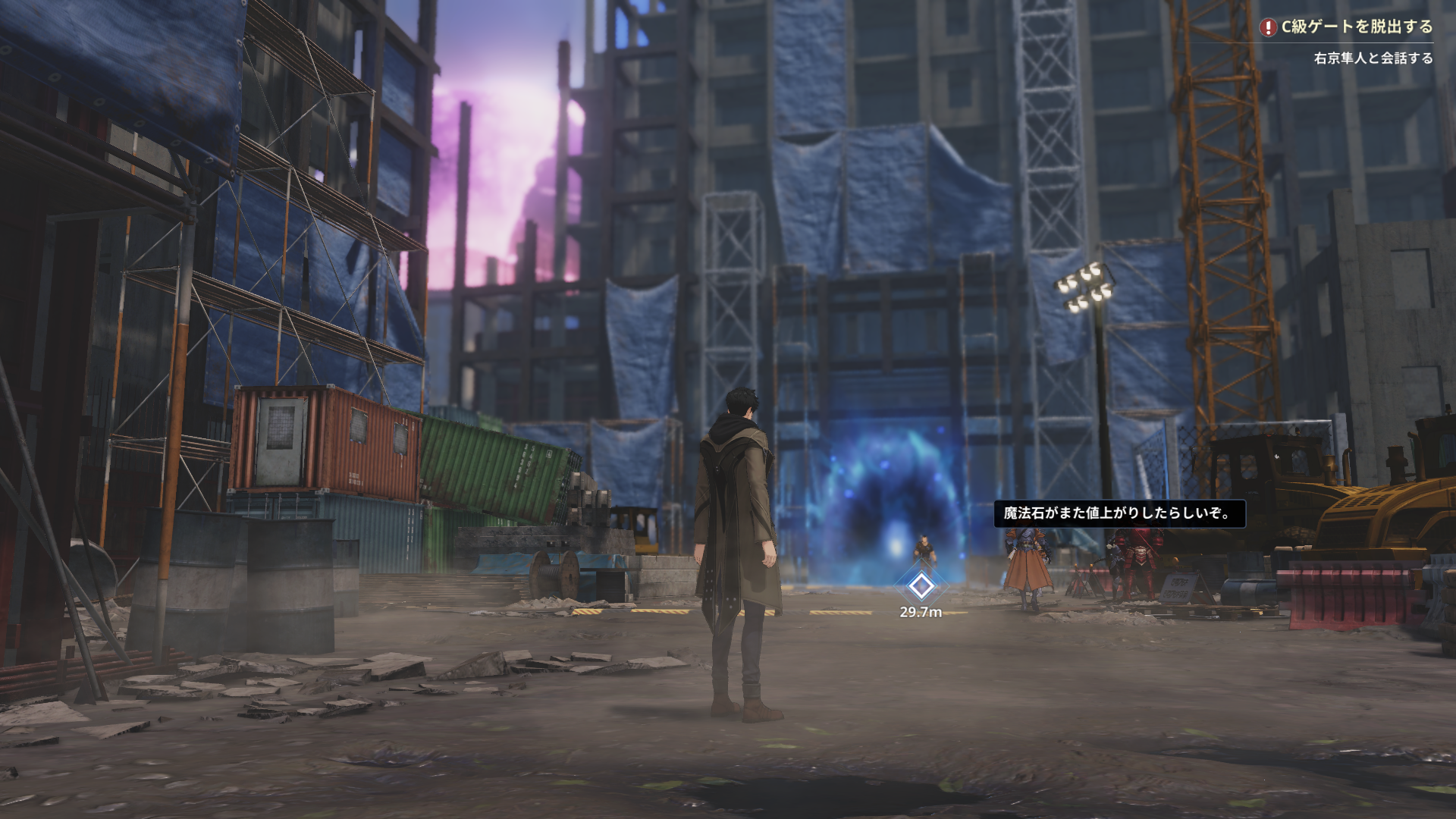This screenshot has width=1456, height=819.
Task: Click the red exclamation quest icon
Action: click(x=1267, y=28)
